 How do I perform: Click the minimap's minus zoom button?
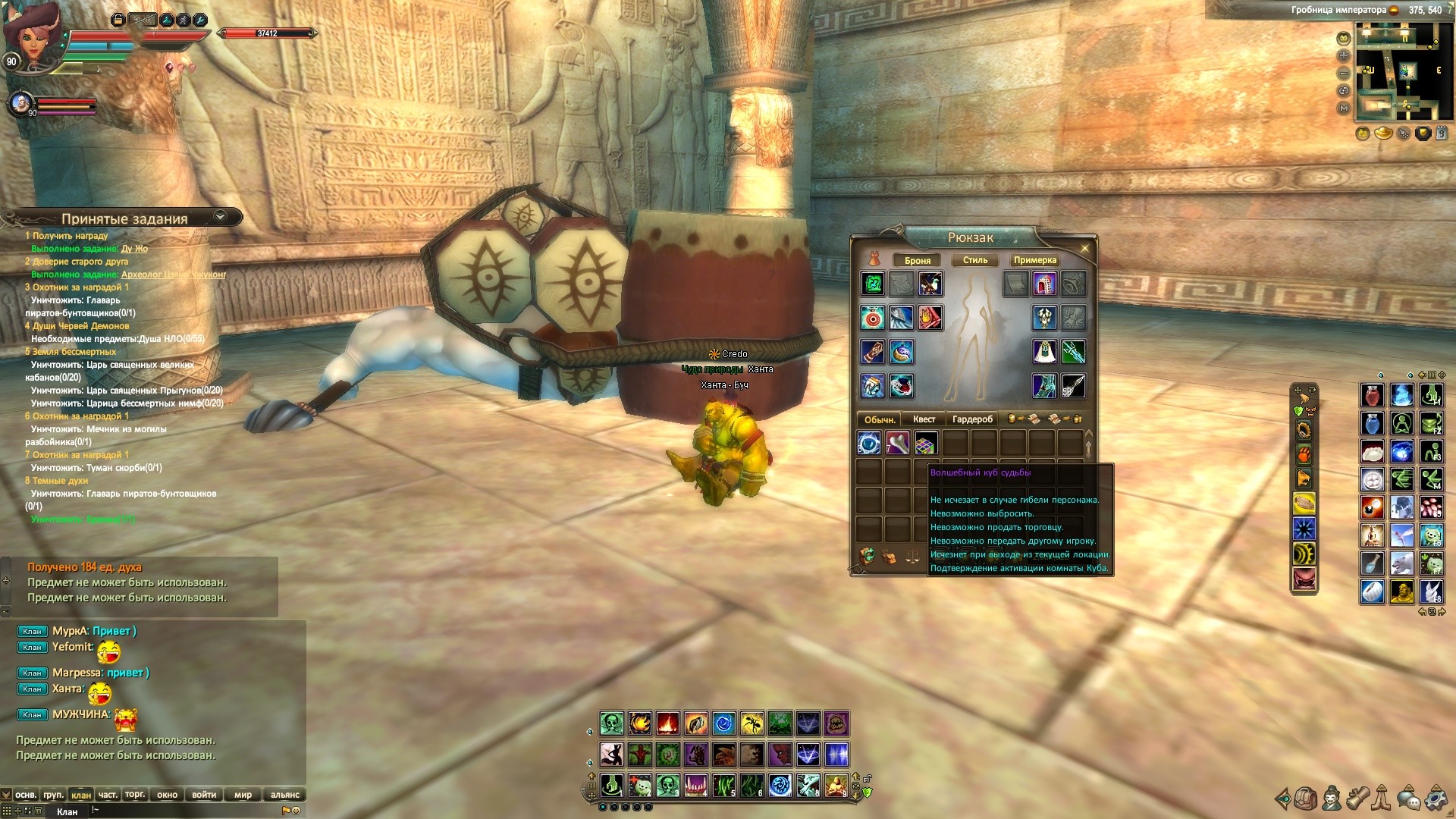1344,74
